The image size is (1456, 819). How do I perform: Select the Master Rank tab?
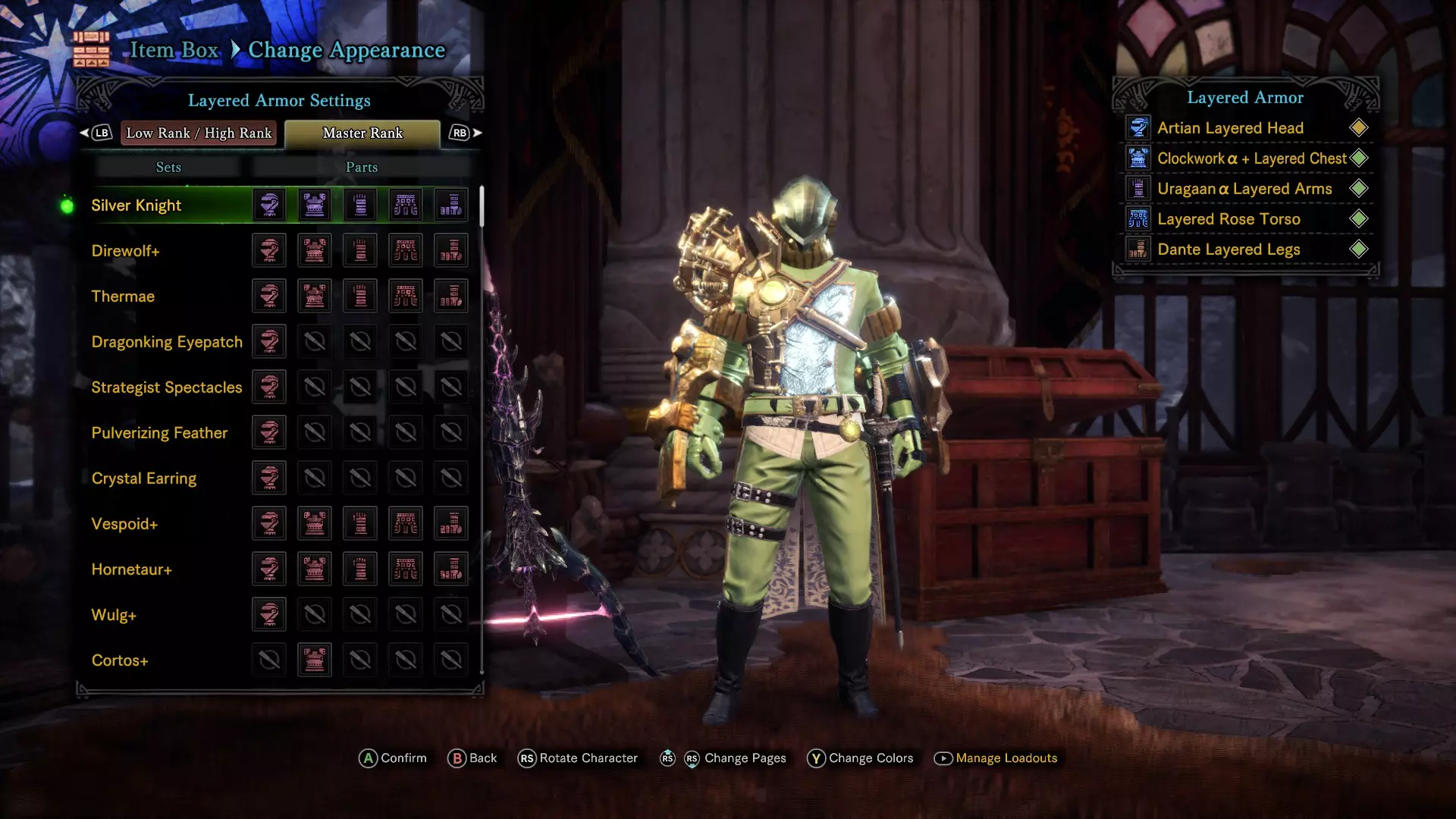pyautogui.click(x=362, y=133)
